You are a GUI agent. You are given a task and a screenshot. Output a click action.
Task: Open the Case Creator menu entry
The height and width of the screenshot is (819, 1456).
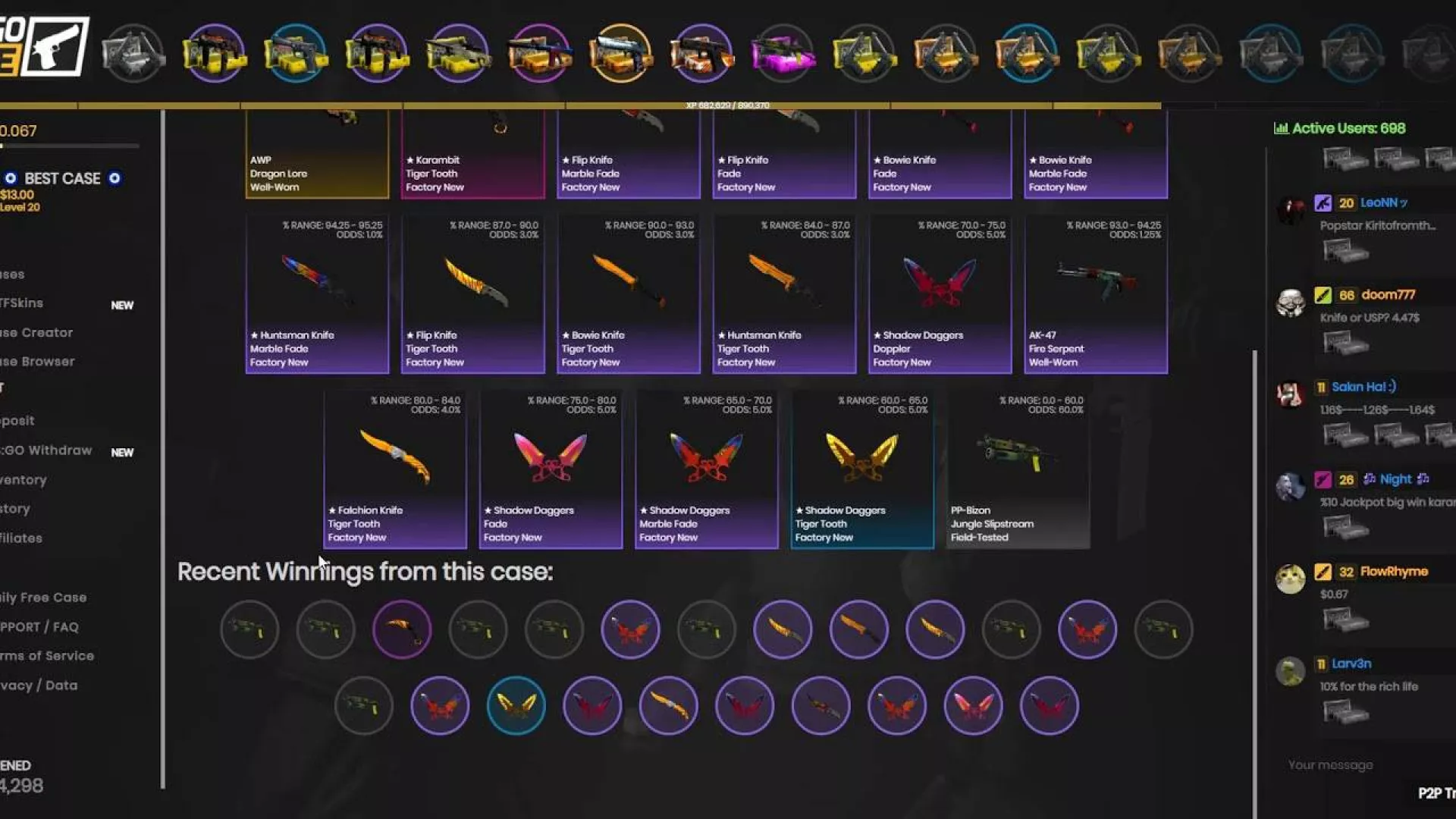[x=36, y=333]
